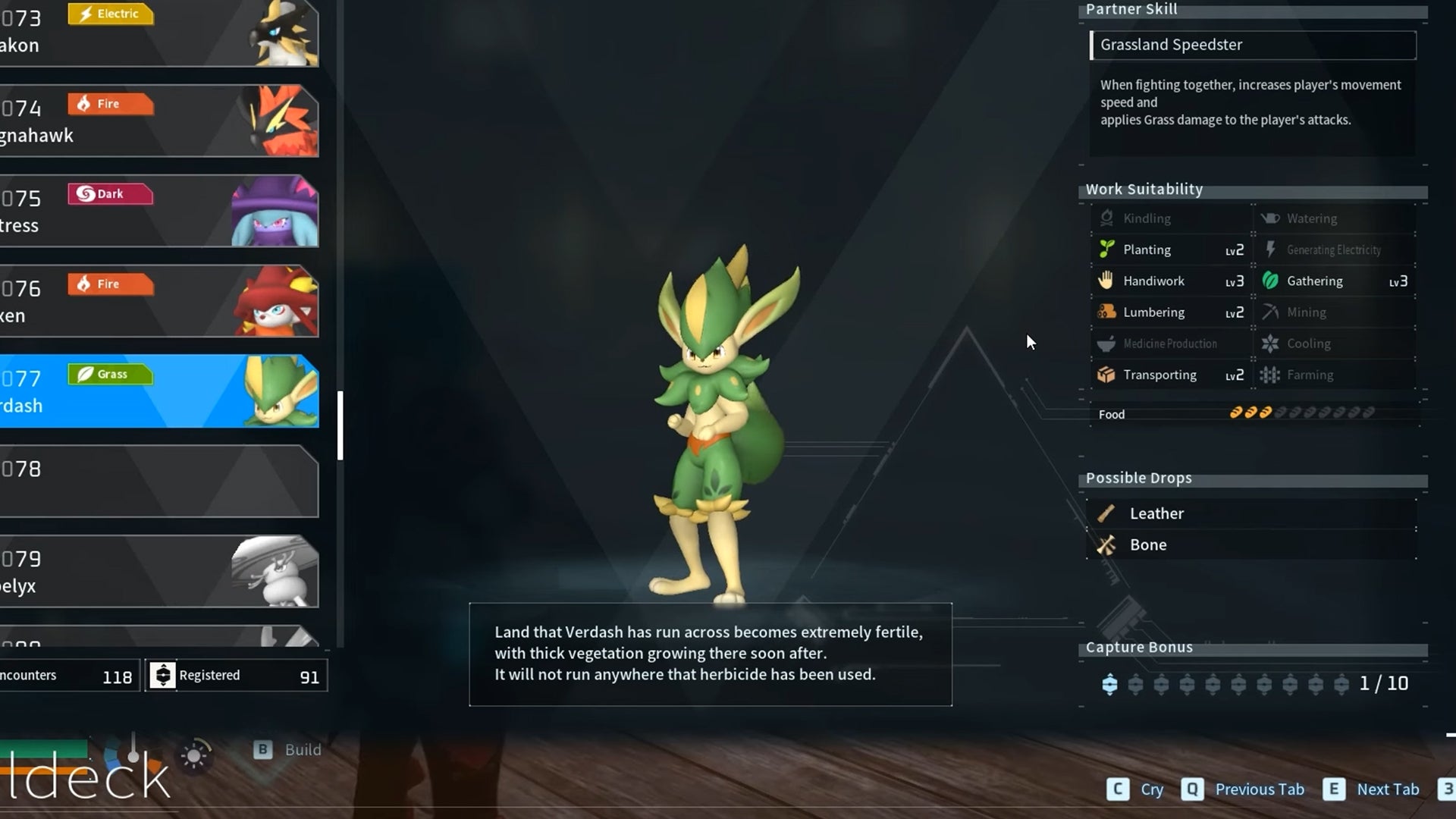Select Wixen from the Pal list

pos(159,301)
